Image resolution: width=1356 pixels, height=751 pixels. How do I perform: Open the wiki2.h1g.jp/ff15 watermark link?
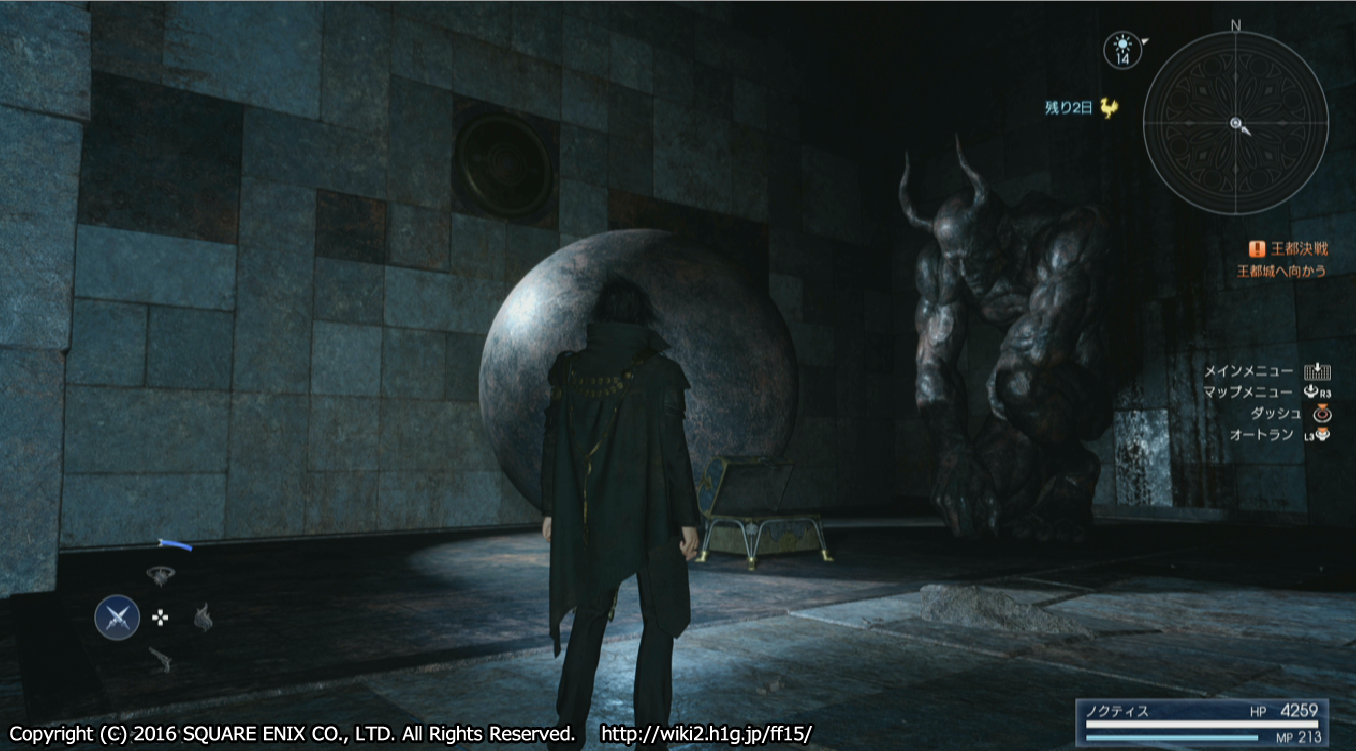tap(706, 734)
